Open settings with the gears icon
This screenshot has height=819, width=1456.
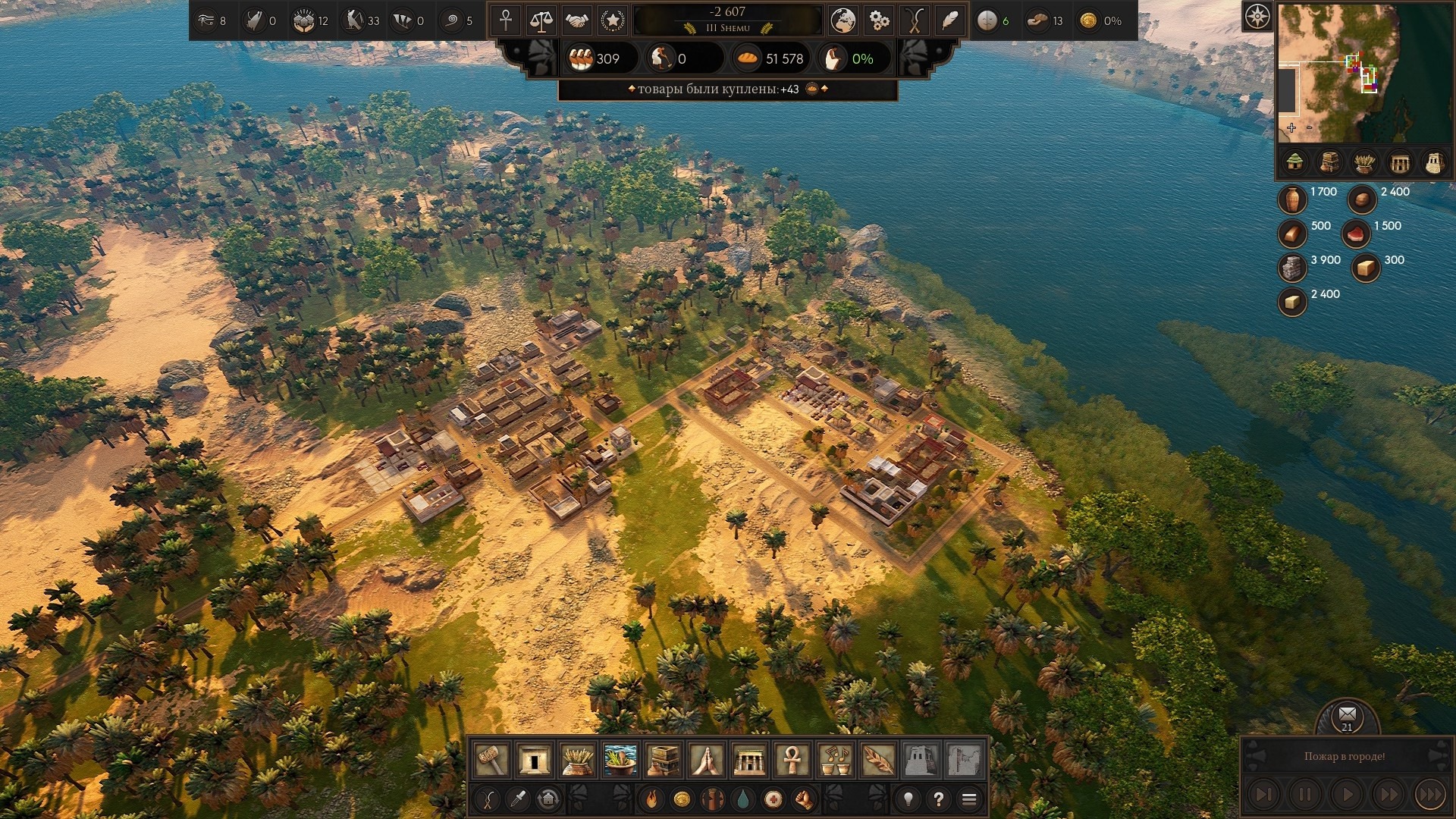coord(878,20)
